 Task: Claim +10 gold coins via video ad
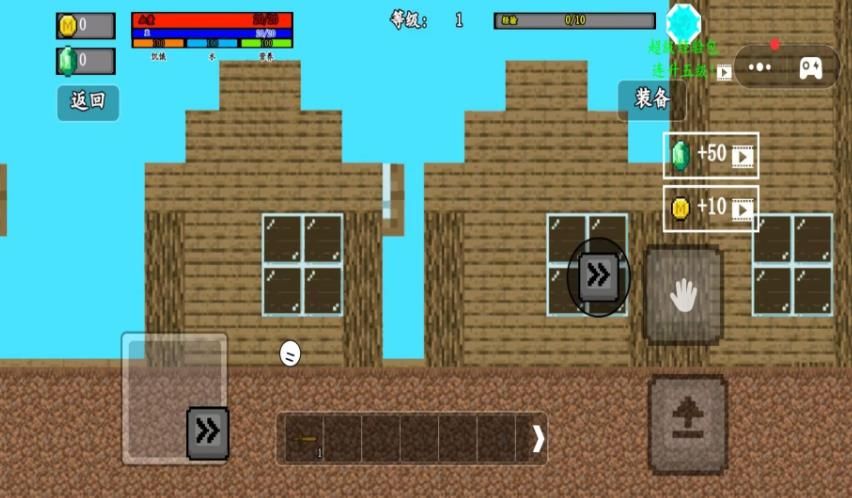pos(710,208)
